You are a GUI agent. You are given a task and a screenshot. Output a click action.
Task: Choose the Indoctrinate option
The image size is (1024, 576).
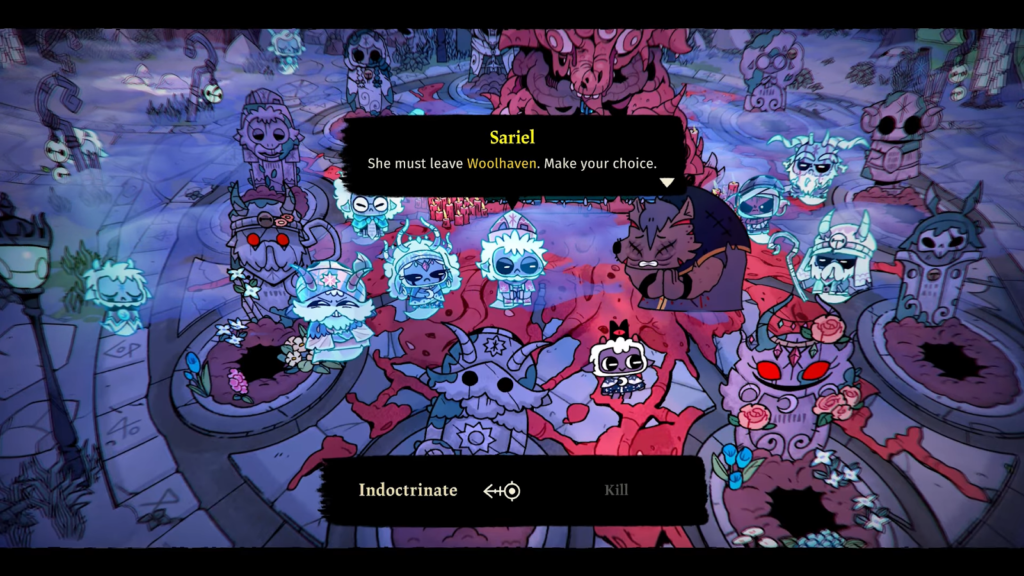click(x=408, y=490)
